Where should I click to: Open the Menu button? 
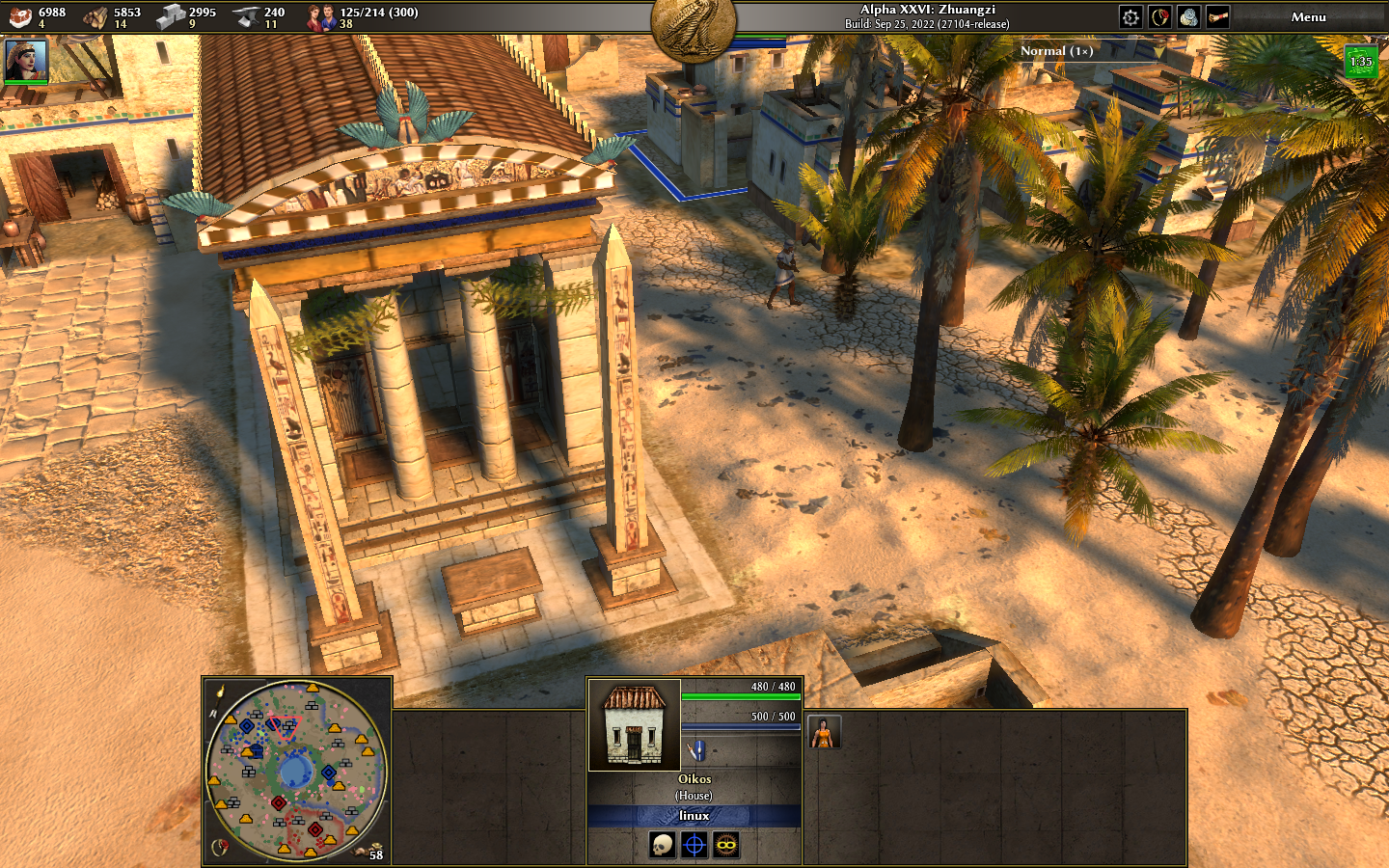tap(1308, 17)
